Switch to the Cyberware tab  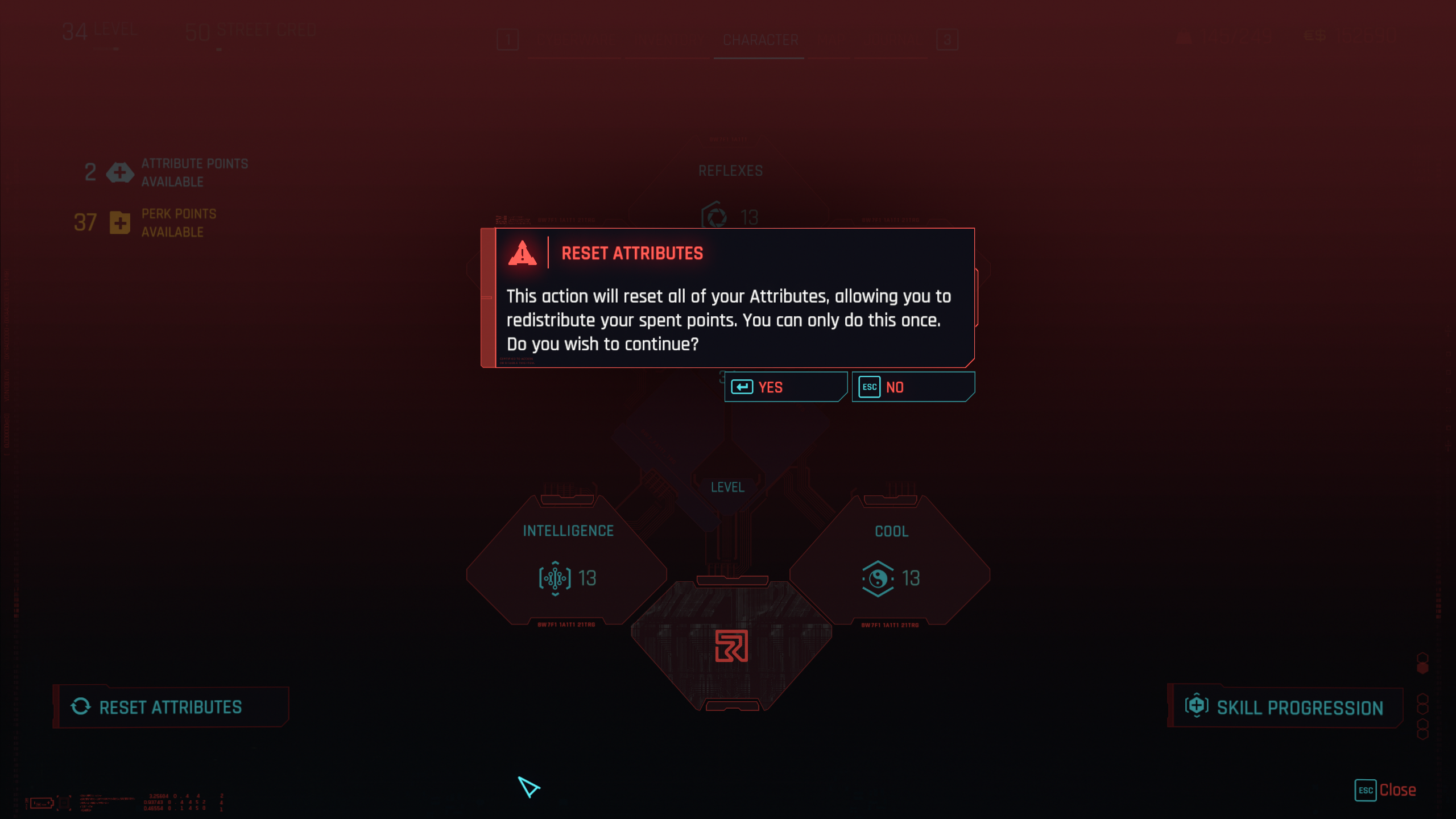576,40
